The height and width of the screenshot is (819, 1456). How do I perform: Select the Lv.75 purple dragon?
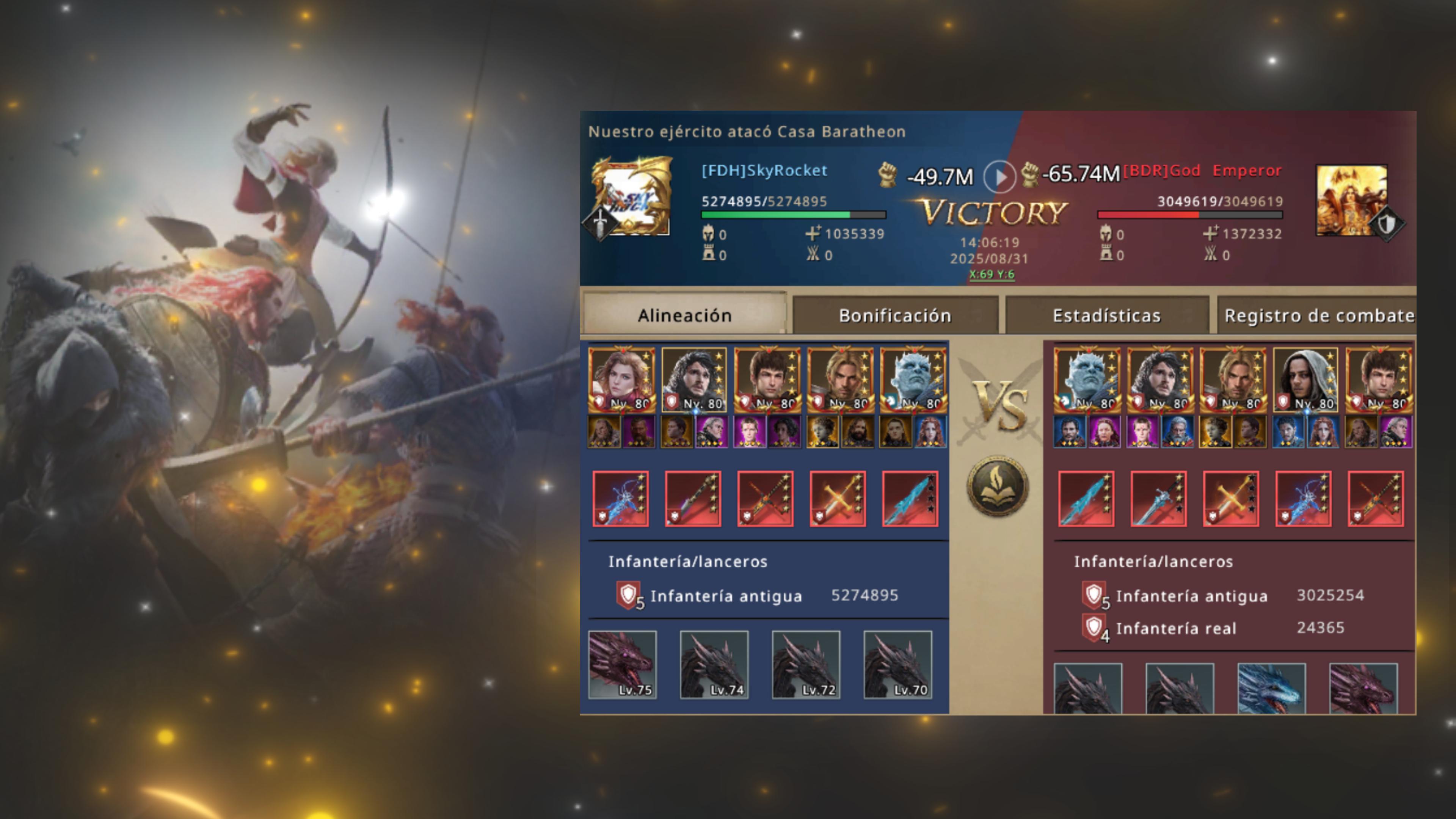pyautogui.click(x=622, y=665)
